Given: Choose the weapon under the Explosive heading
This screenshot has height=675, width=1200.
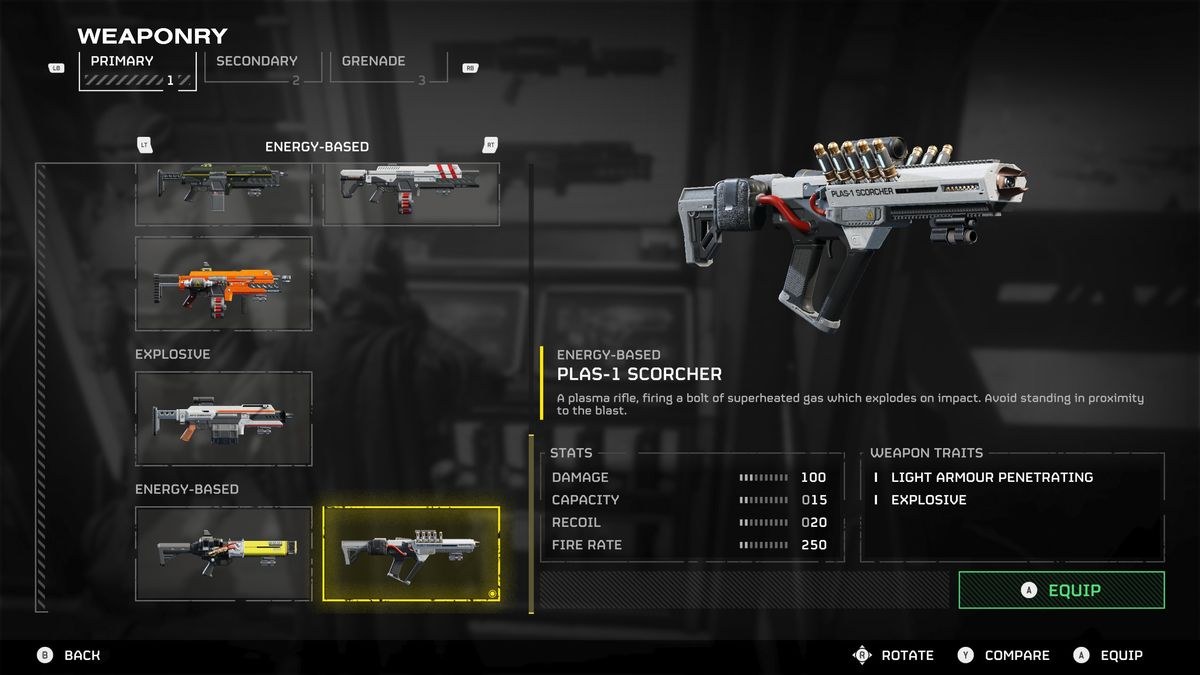Looking at the screenshot, I should point(223,418).
